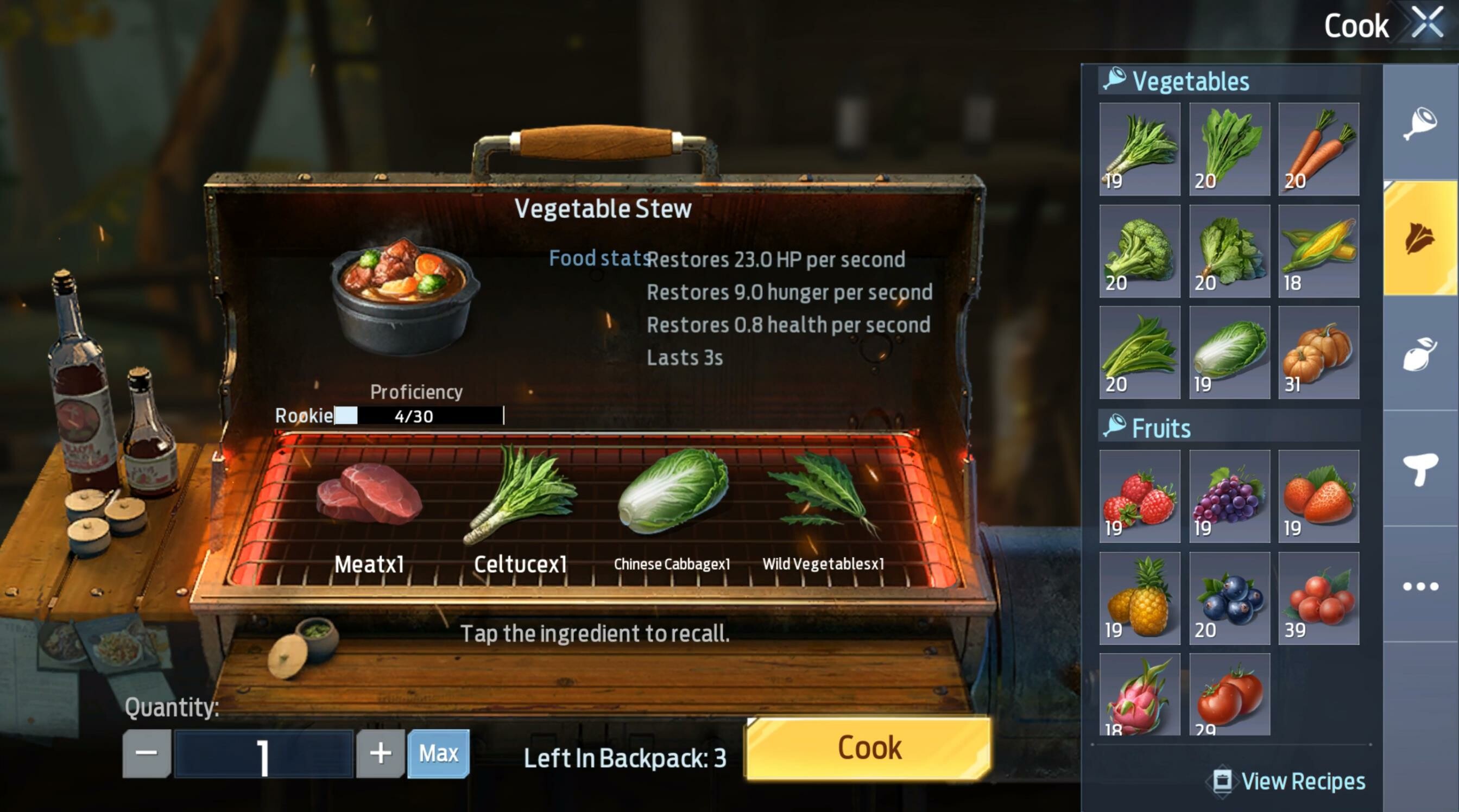Set quantity to Max
This screenshot has width=1459, height=812.
(438, 753)
